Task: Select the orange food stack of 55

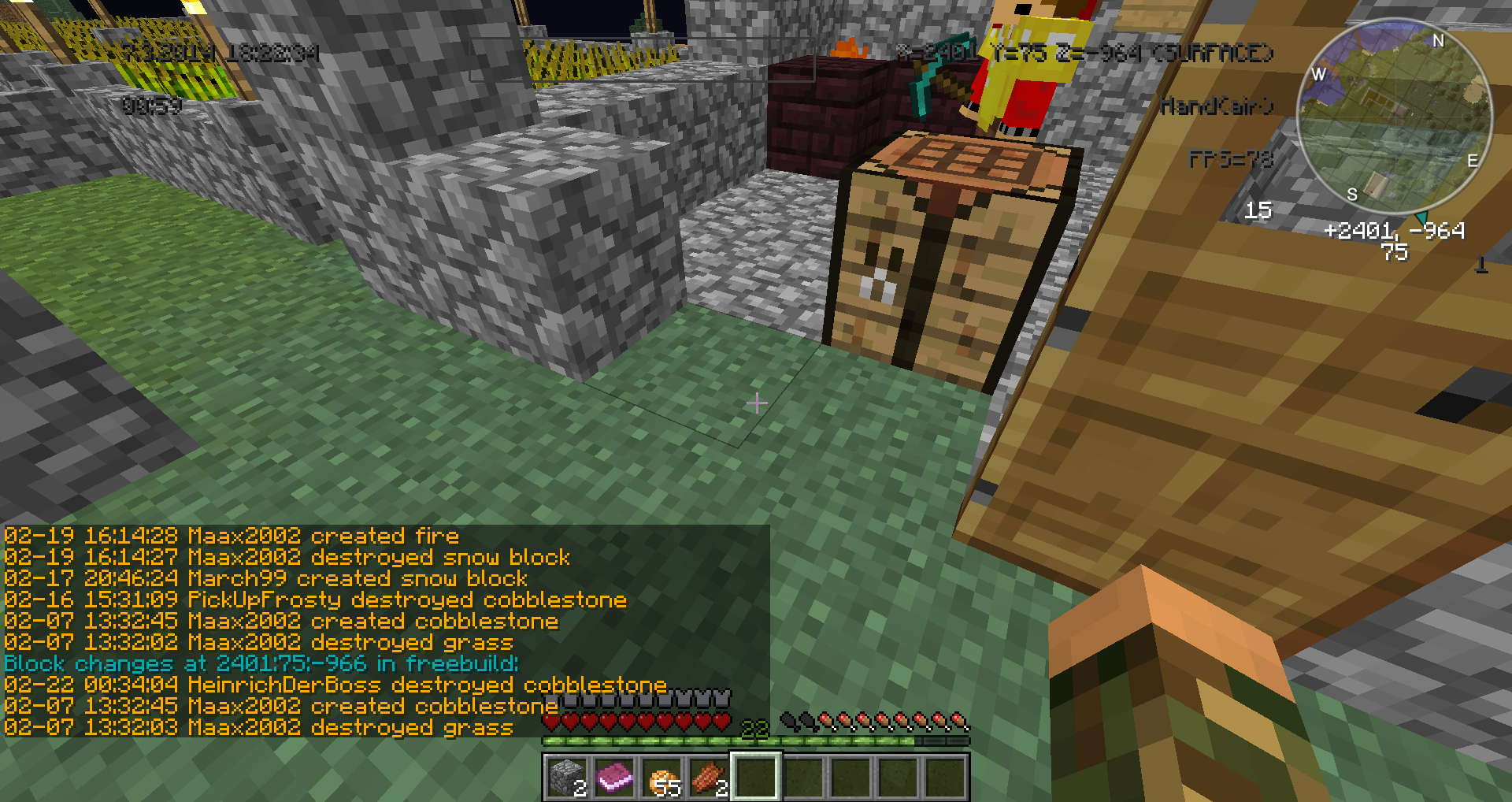Action: 661,777
